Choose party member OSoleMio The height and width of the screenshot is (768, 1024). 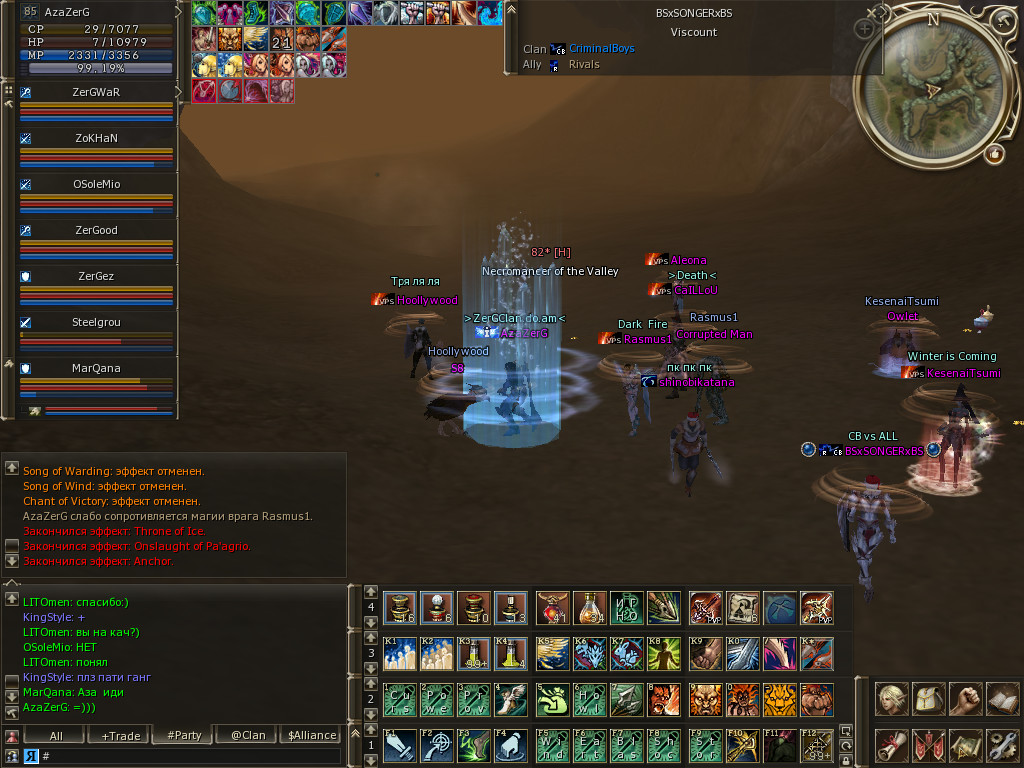pyautogui.click(x=96, y=184)
